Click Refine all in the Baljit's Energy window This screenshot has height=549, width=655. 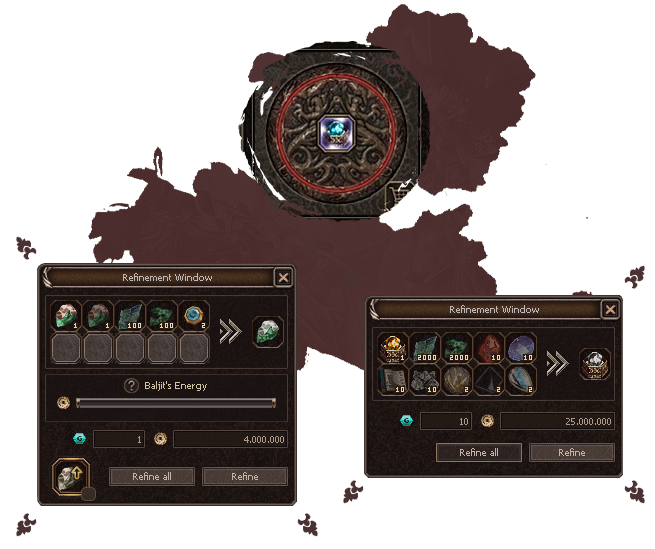tap(151, 477)
